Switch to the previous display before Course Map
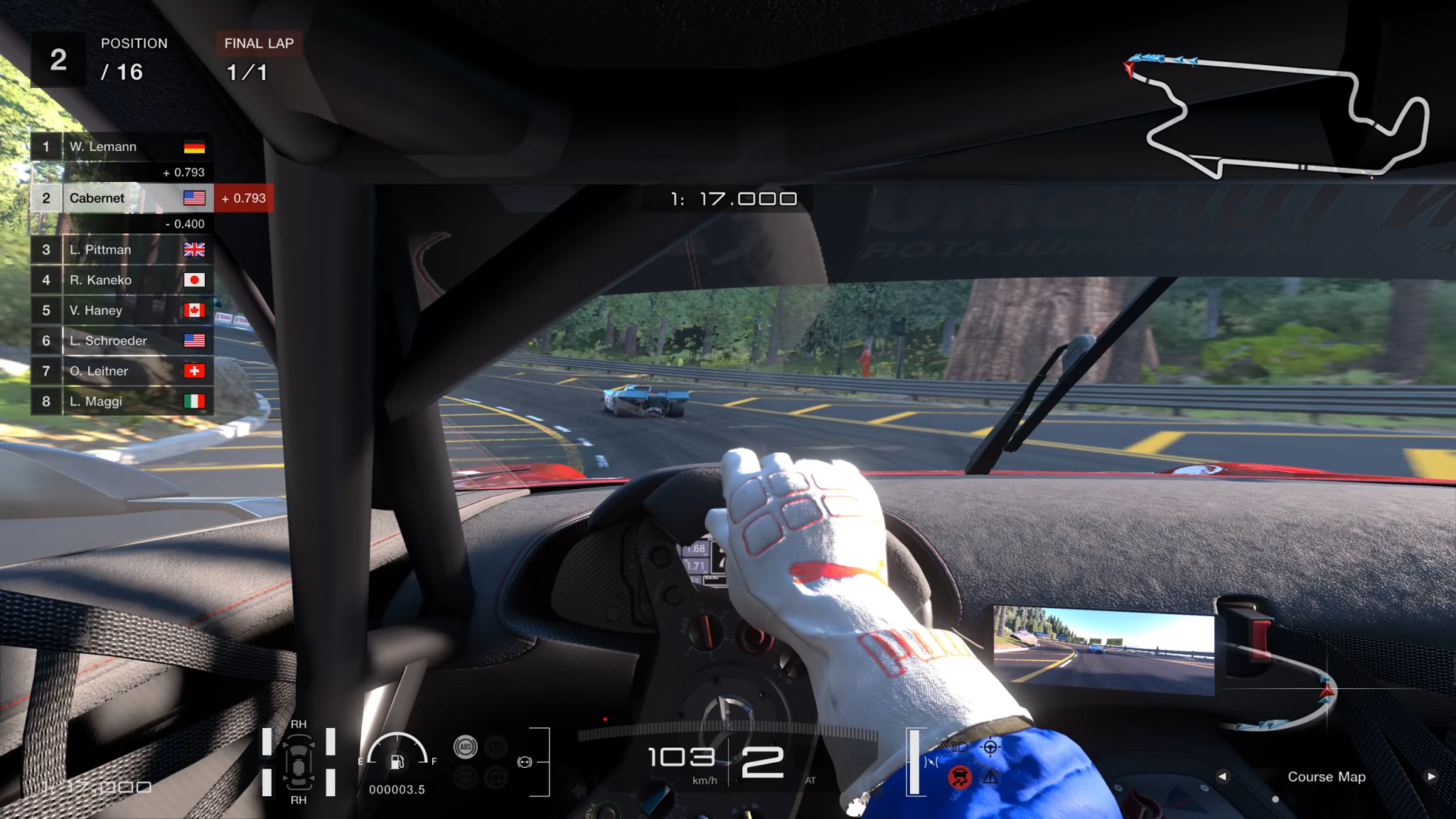1456x819 pixels. [x=1222, y=776]
